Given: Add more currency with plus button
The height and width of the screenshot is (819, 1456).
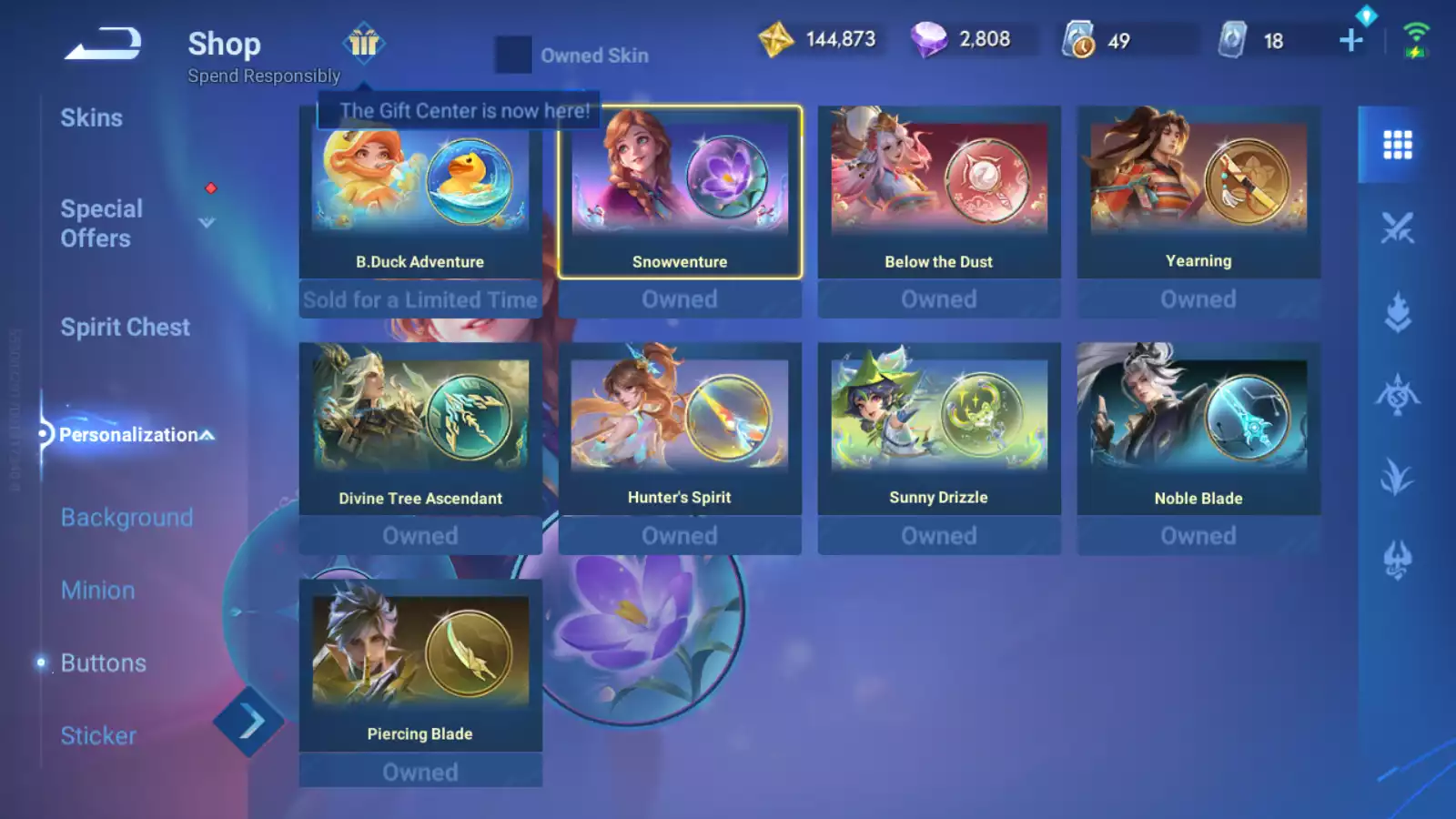Looking at the screenshot, I should pyautogui.click(x=1351, y=40).
